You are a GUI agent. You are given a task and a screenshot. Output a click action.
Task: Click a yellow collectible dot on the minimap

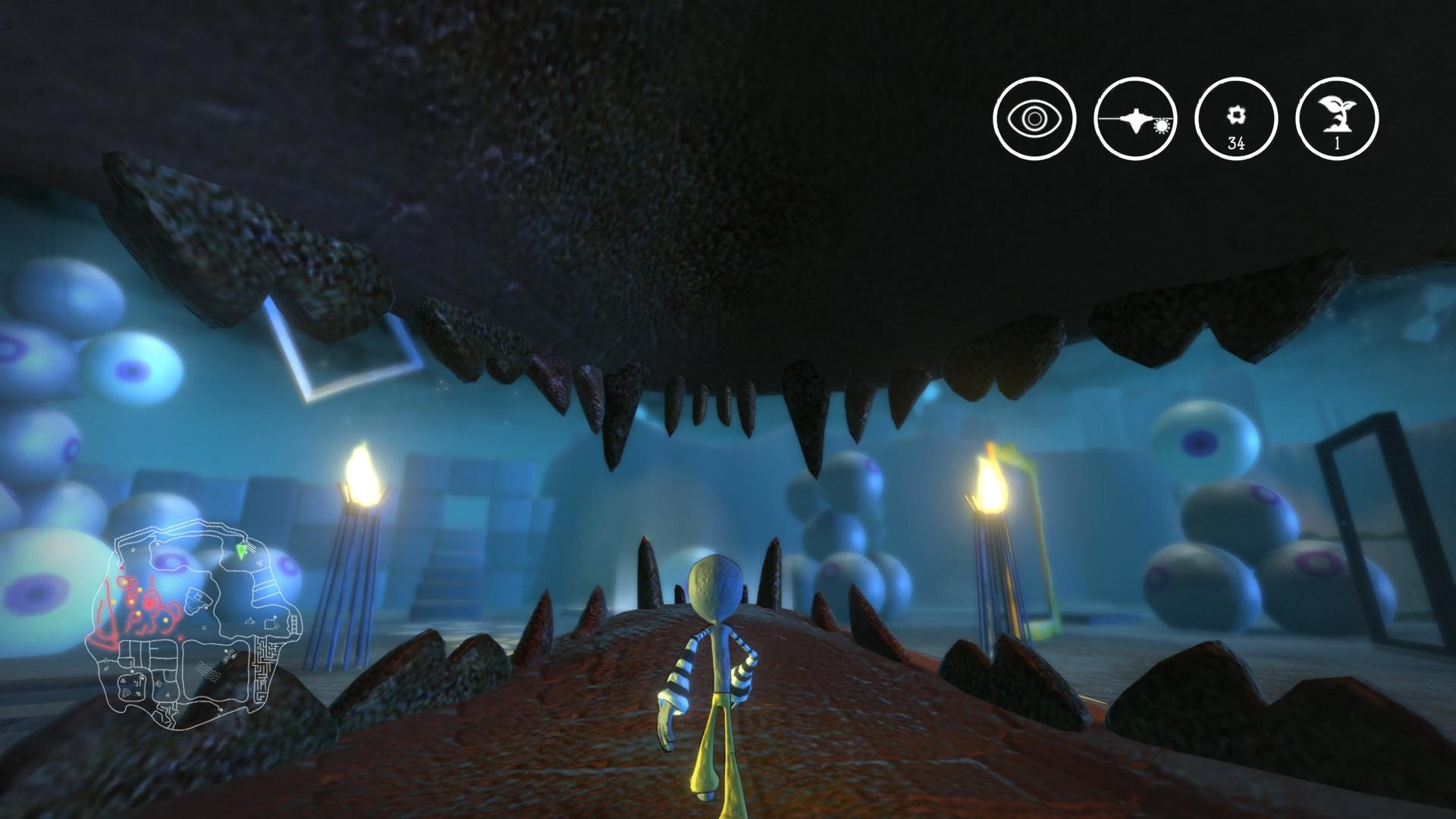(x=165, y=620)
